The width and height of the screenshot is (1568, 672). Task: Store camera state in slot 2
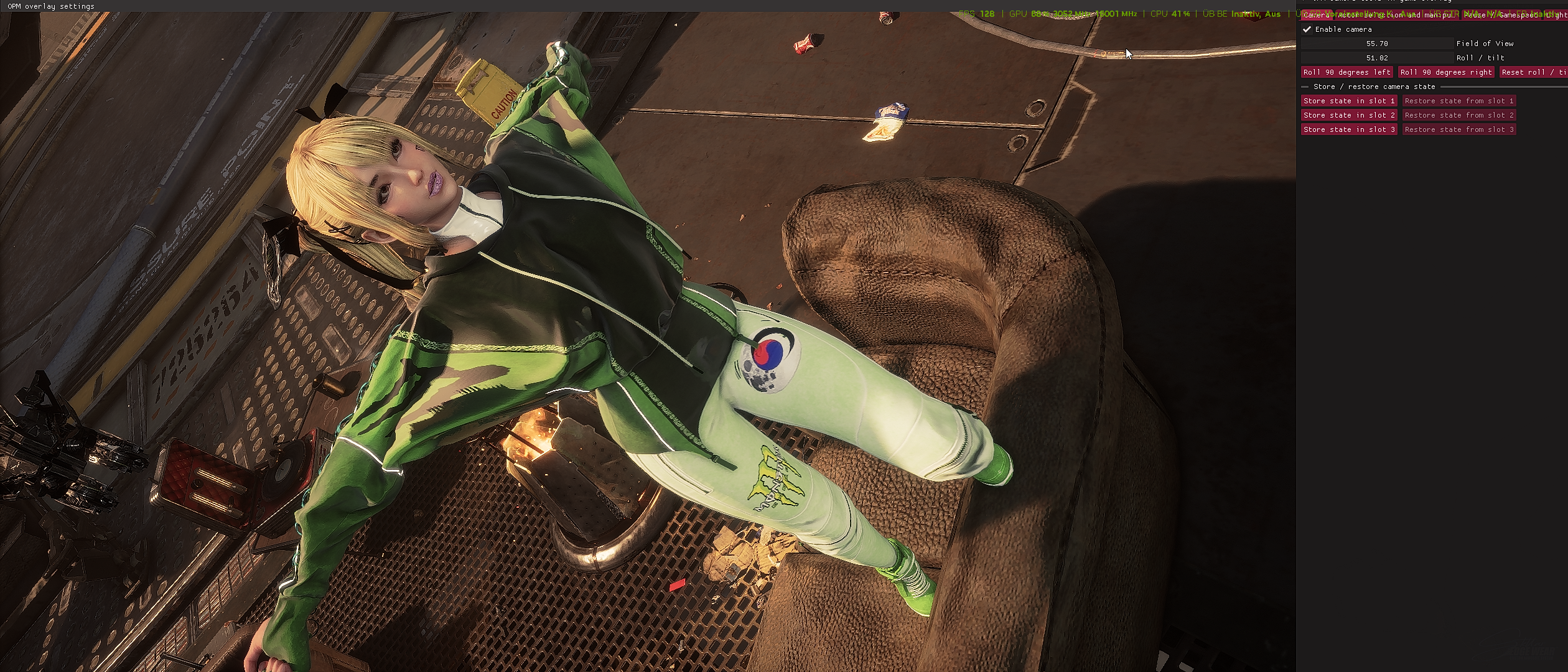point(1349,115)
